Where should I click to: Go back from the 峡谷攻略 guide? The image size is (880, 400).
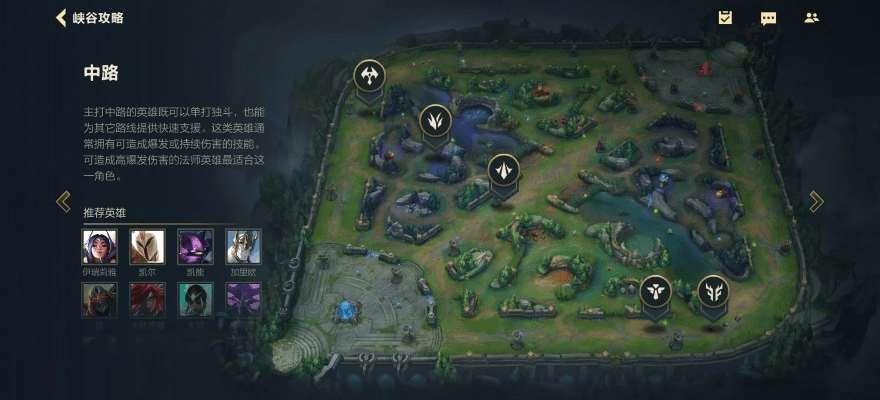click(62, 18)
